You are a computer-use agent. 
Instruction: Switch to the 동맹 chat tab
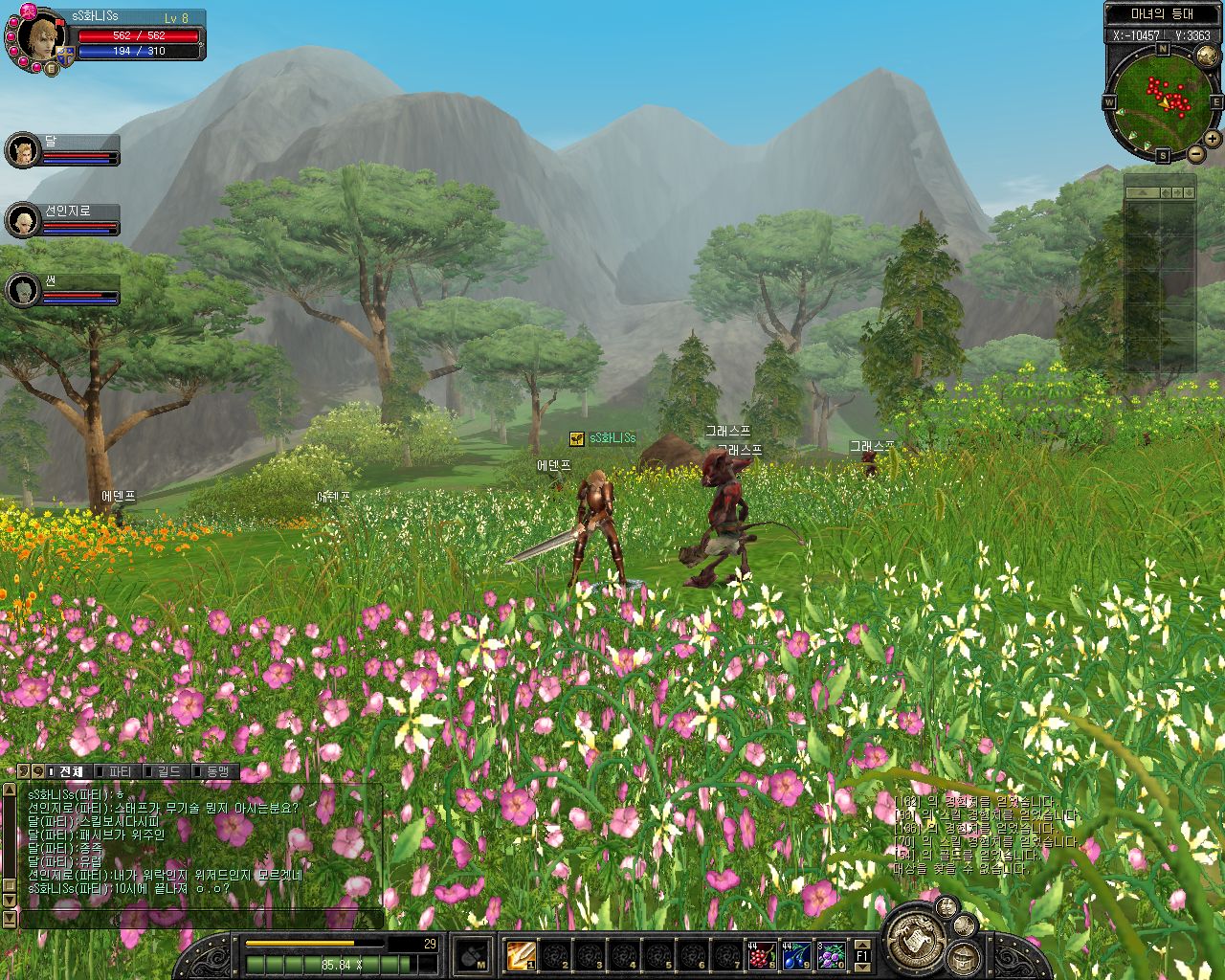point(216,771)
